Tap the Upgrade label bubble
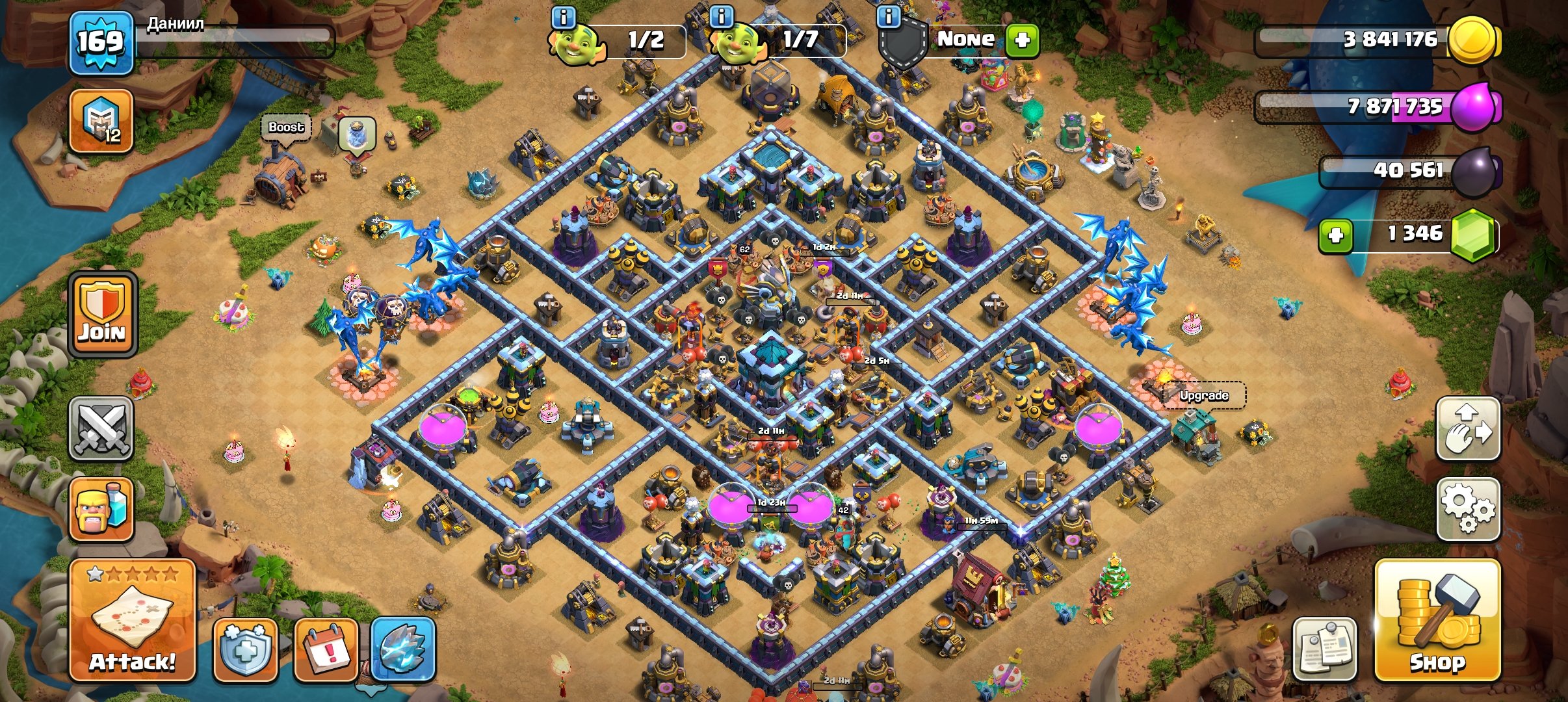1568x702 pixels. [x=1204, y=395]
